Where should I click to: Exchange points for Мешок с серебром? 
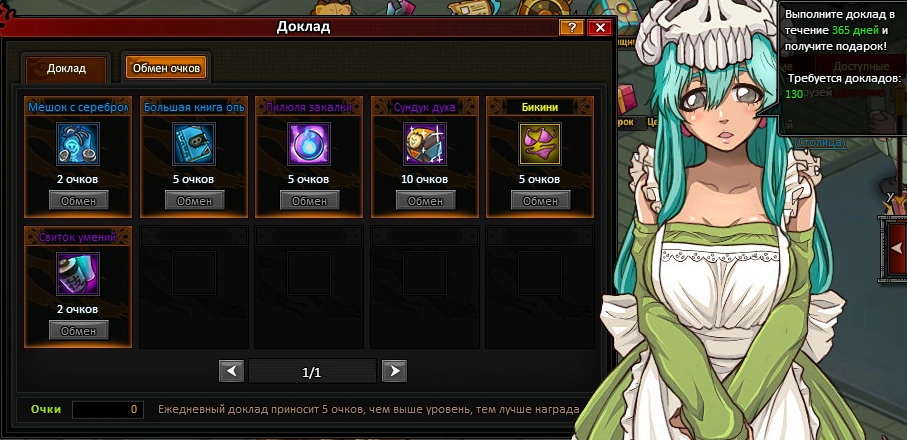point(78,201)
